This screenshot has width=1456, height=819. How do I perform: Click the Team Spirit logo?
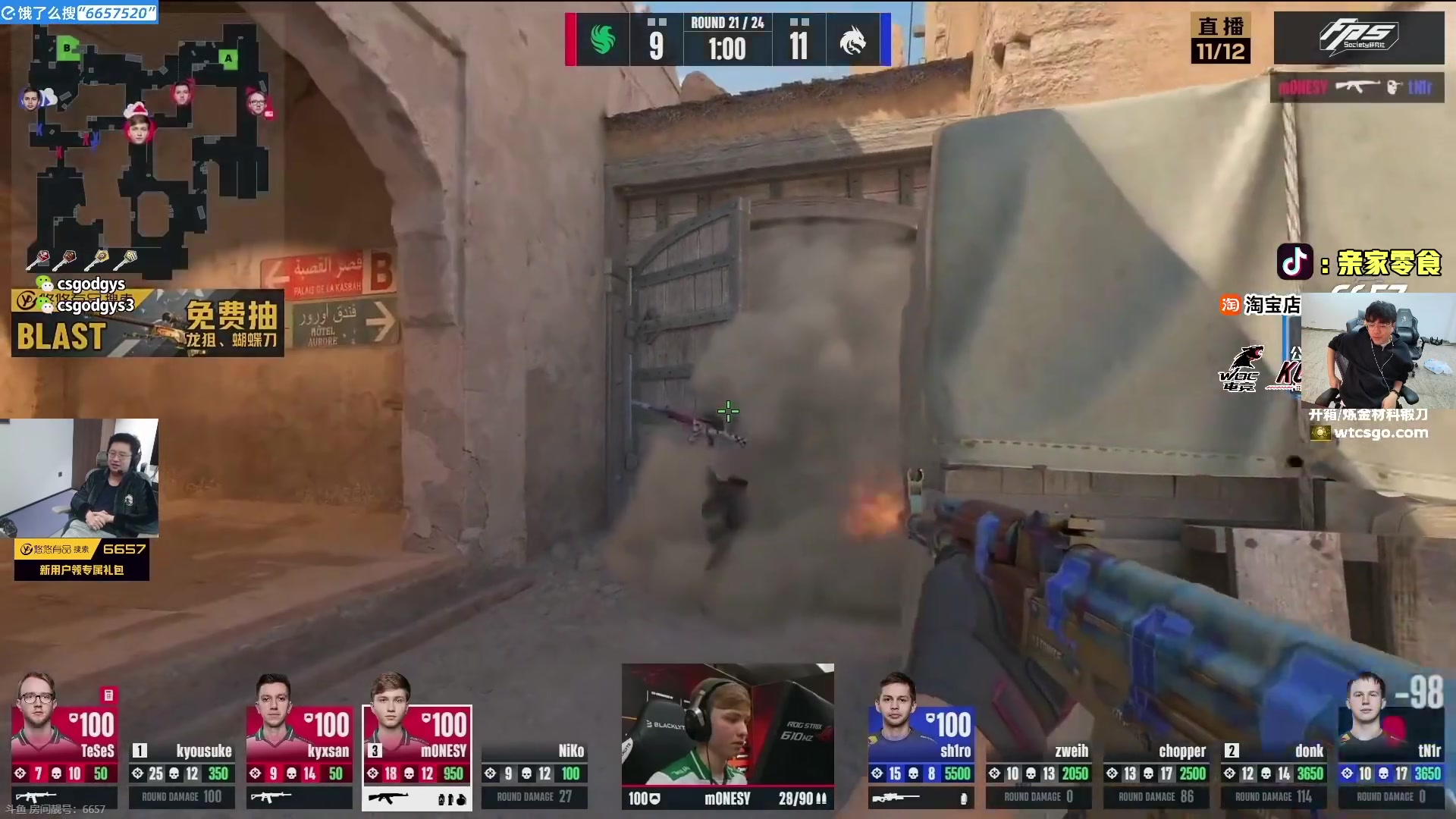tap(852, 39)
